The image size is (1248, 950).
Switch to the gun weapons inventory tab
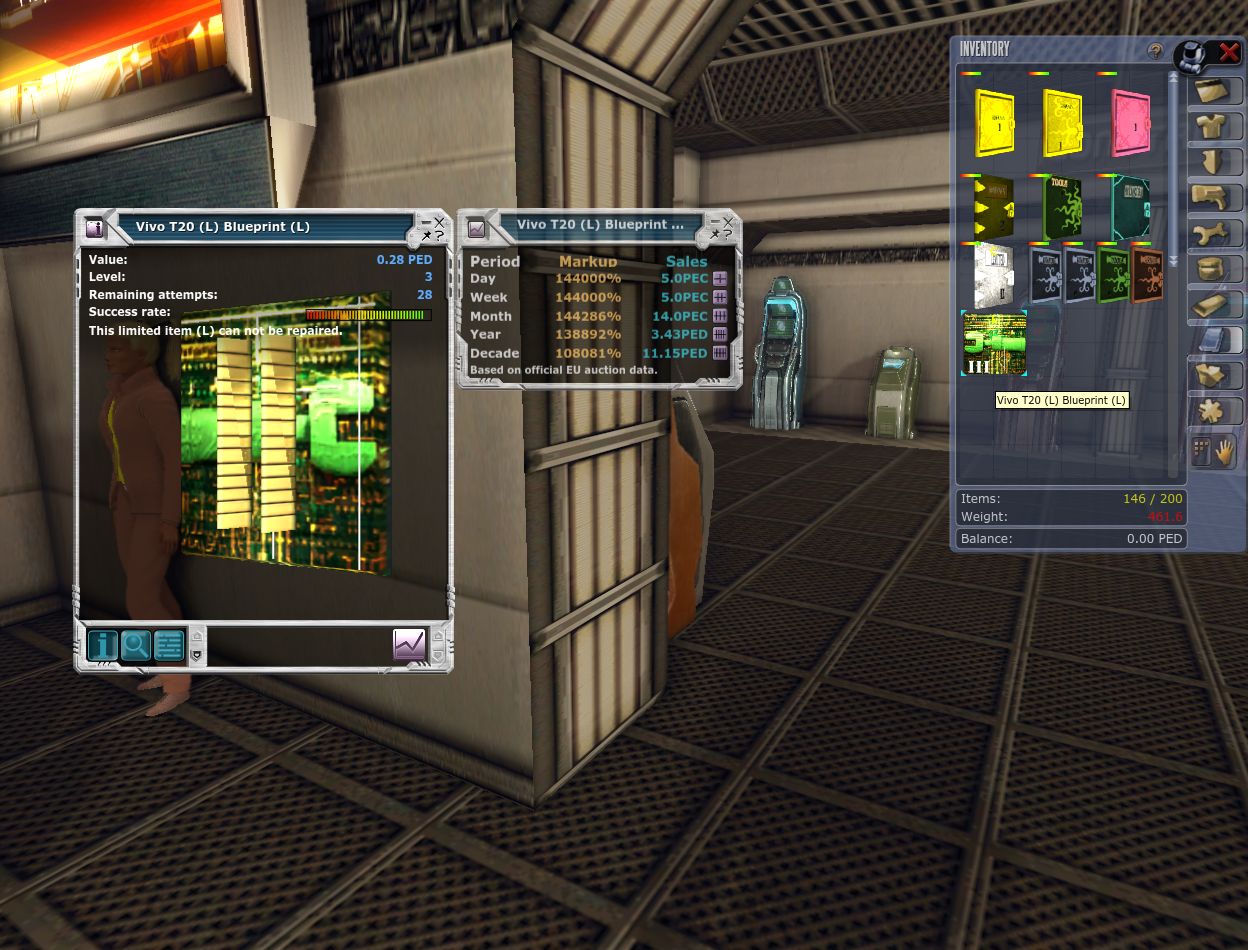click(1214, 198)
